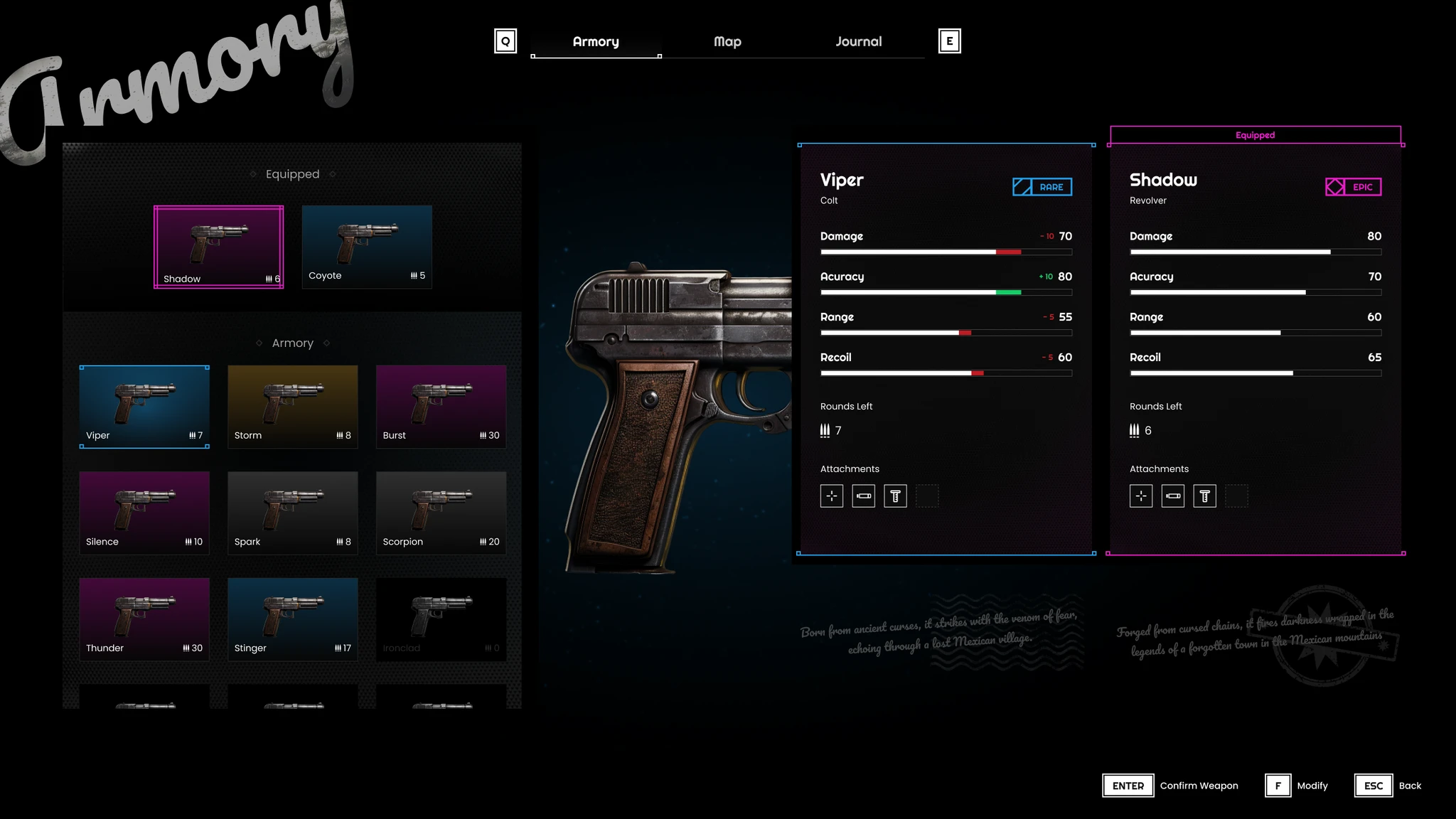Select the Viper barrel attachment slot
1456x819 pixels.
click(x=864, y=496)
